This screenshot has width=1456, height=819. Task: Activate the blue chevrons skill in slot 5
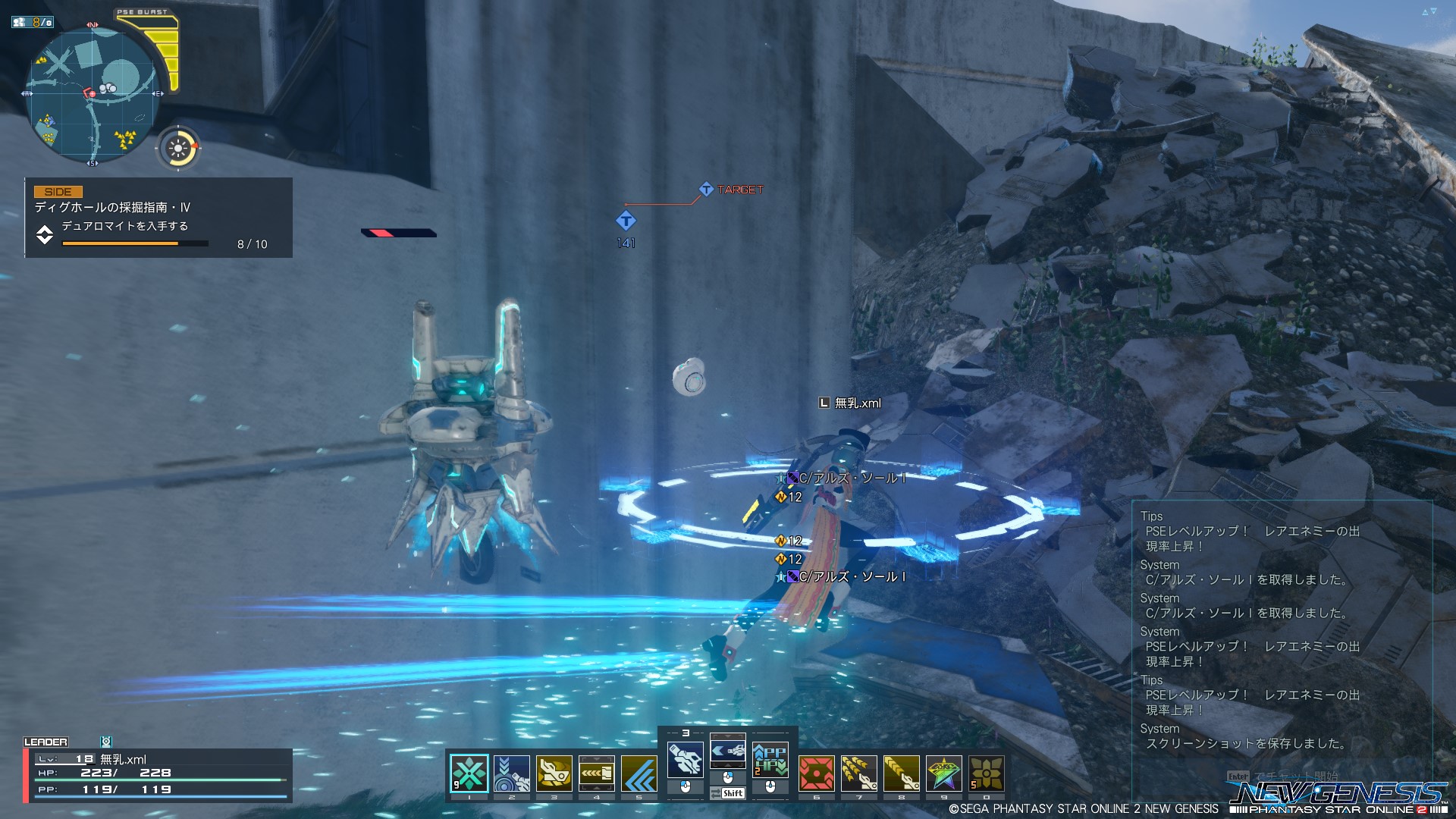pos(639,773)
